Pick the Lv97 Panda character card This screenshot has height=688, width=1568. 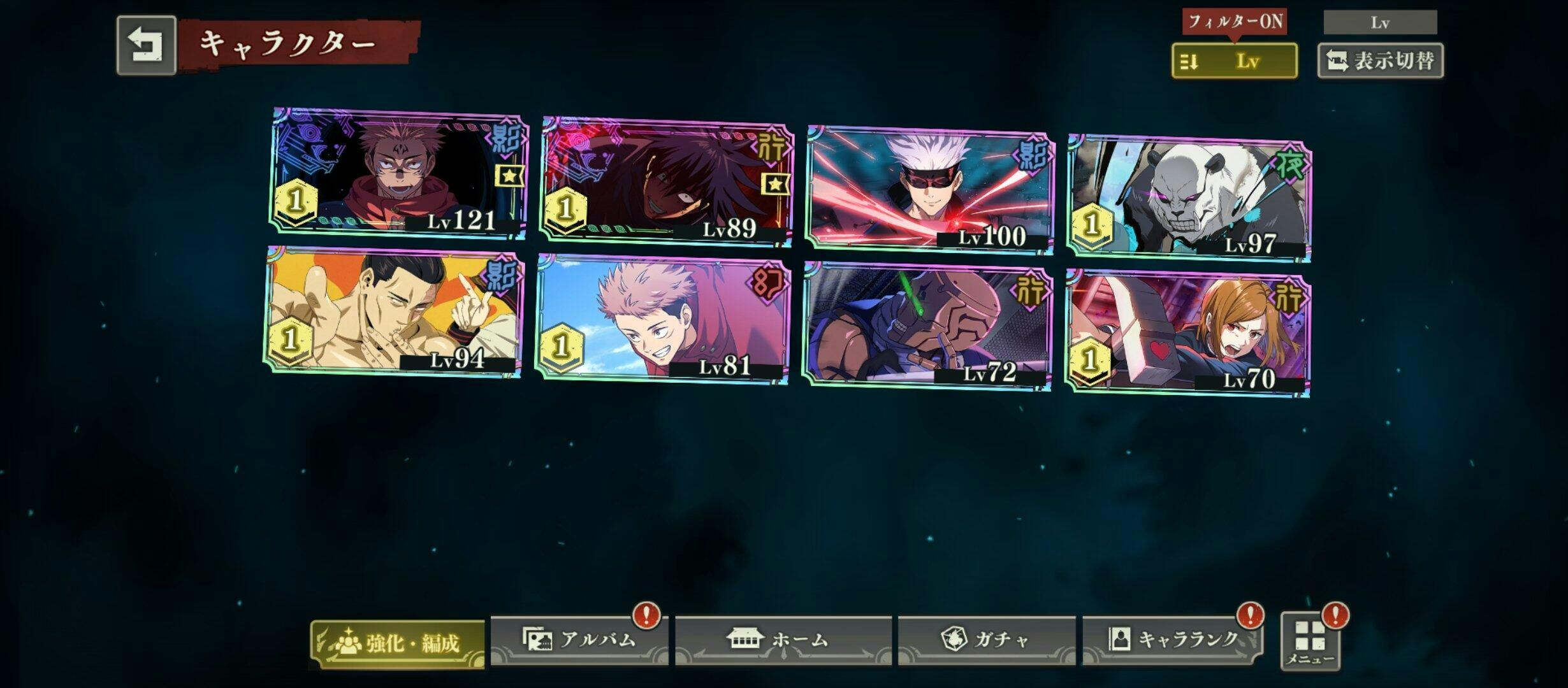[1189, 197]
